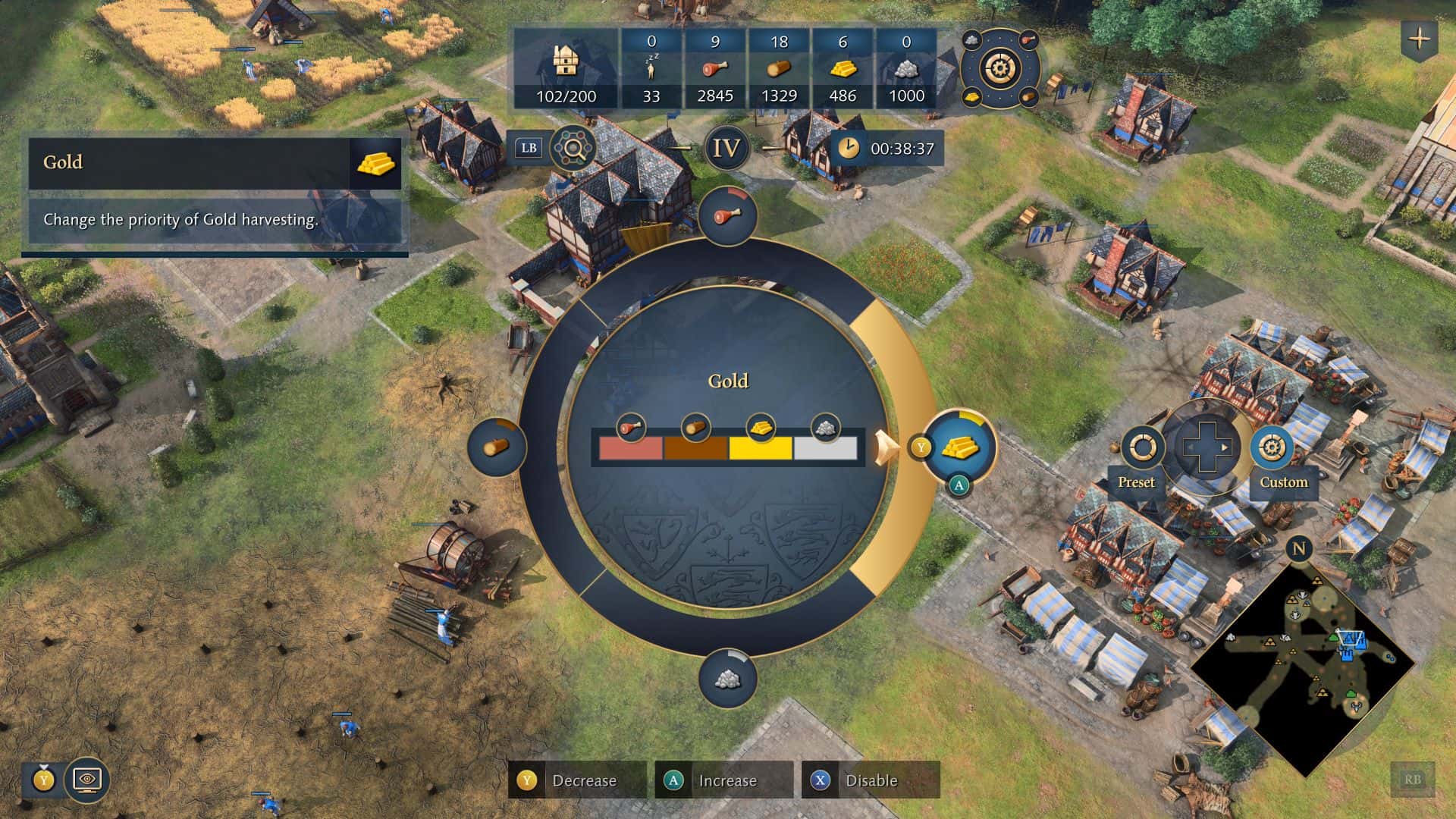This screenshot has height=819, width=1456.
Task: Open the Age IV emblem
Action: pyautogui.click(x=726, y=148)
